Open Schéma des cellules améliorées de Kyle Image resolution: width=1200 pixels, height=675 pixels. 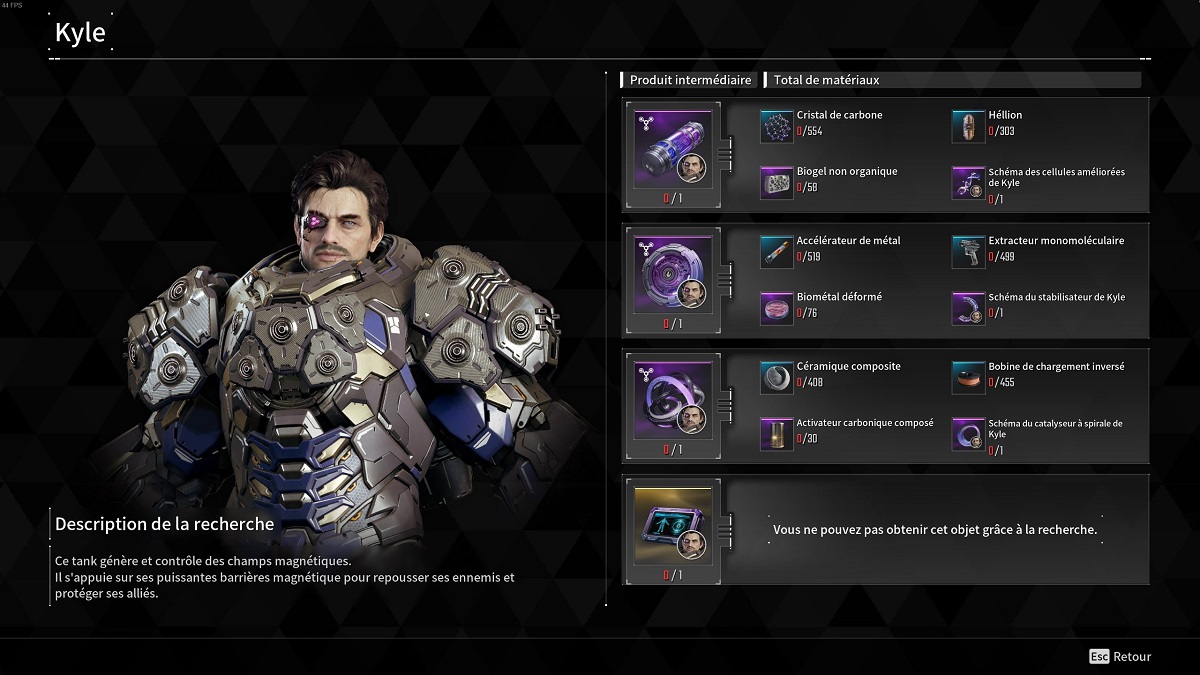pyautogui.click(x=968, y=182)
